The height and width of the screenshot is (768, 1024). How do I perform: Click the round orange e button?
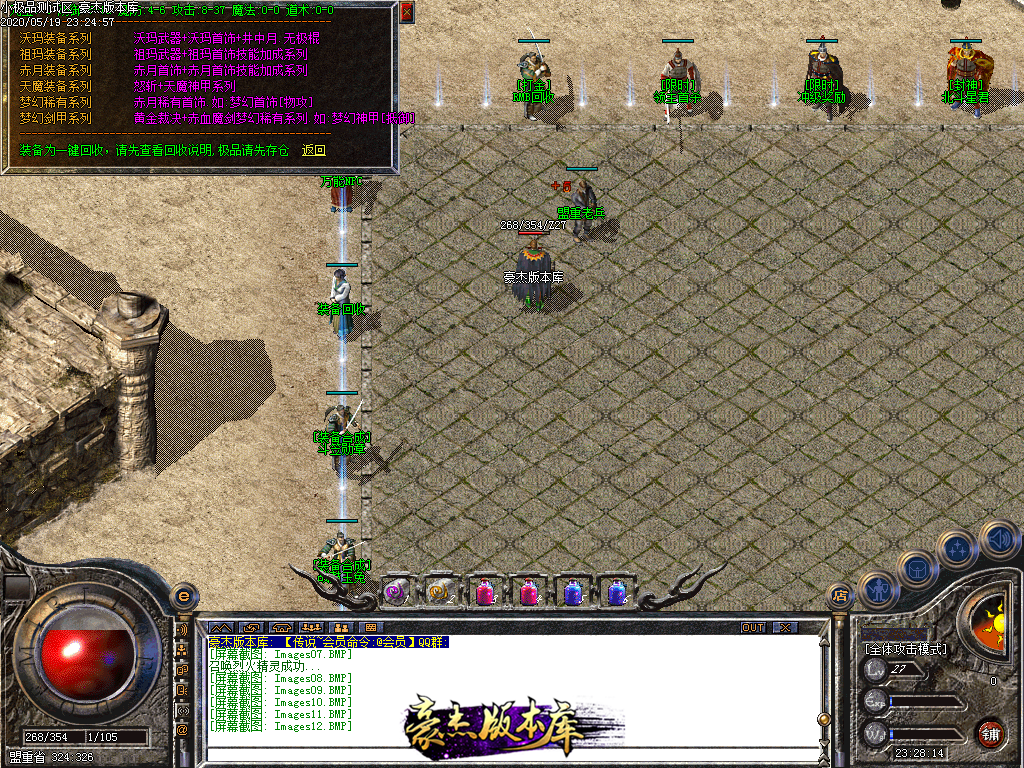(x=183, y=596)
